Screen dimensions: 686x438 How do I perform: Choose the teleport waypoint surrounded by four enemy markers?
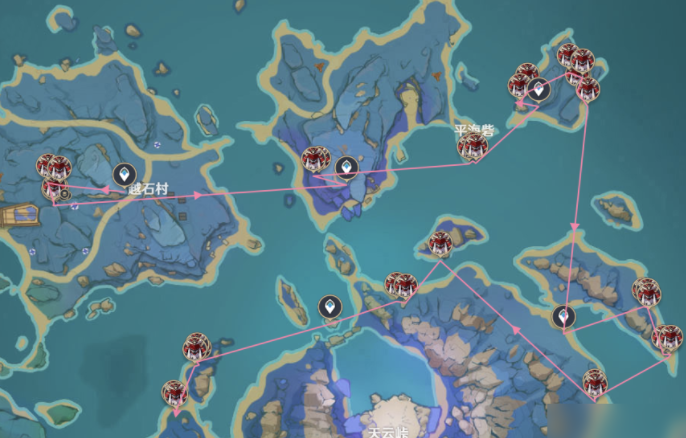[x=539, y=89]
